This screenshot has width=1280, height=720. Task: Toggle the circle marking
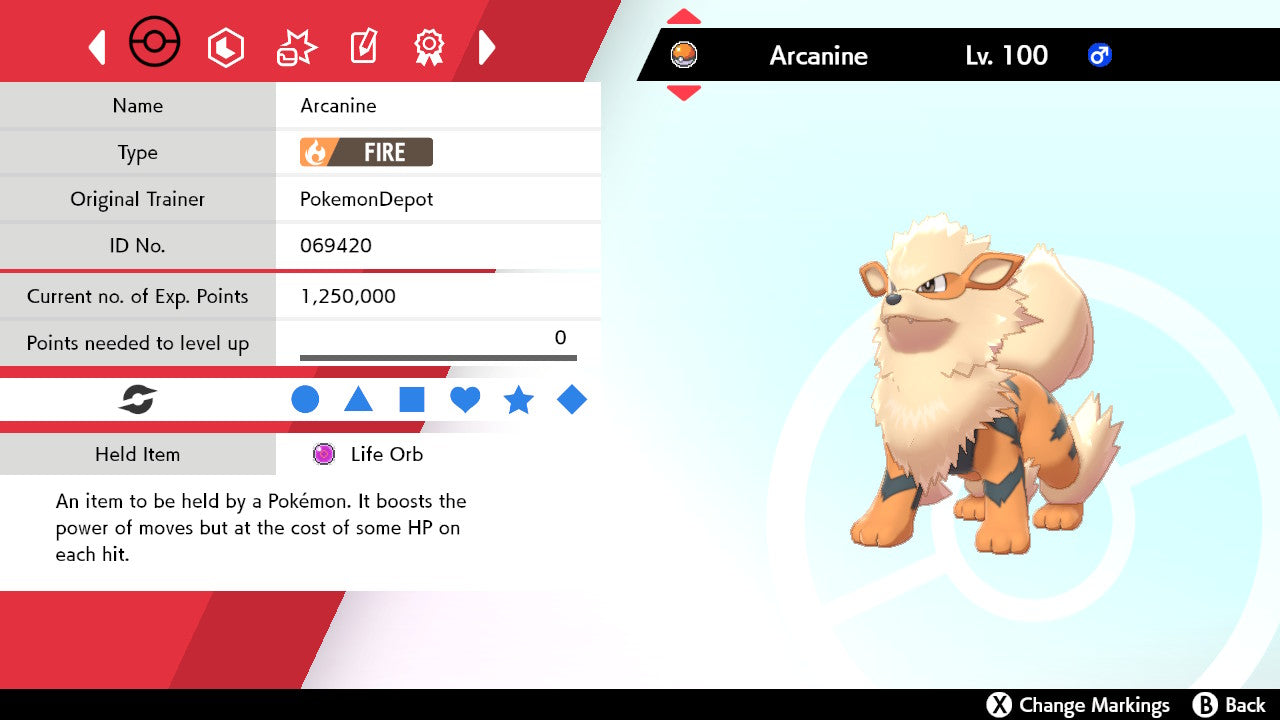click(305, 400)
